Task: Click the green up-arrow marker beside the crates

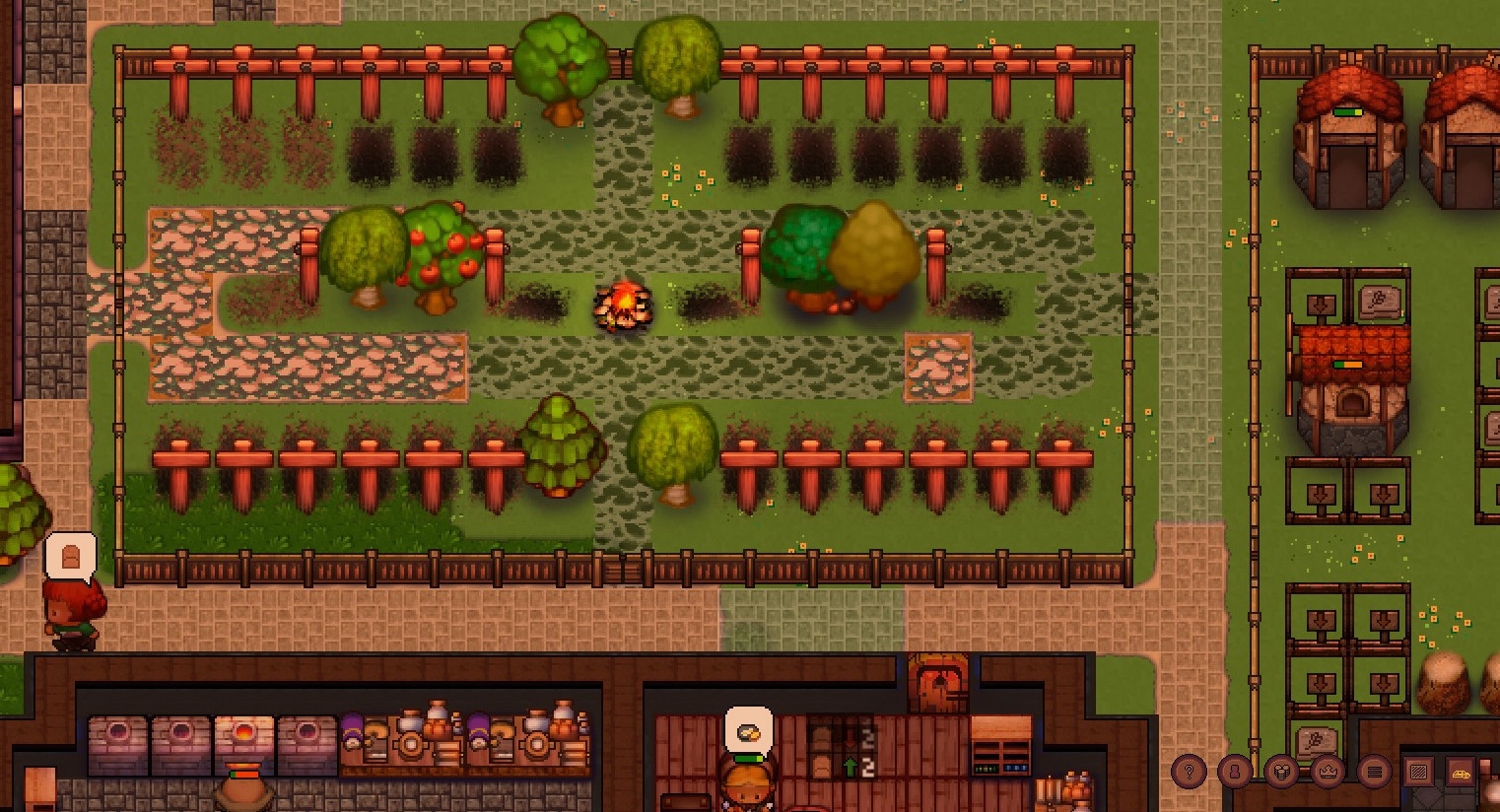Action: point(851,767)
